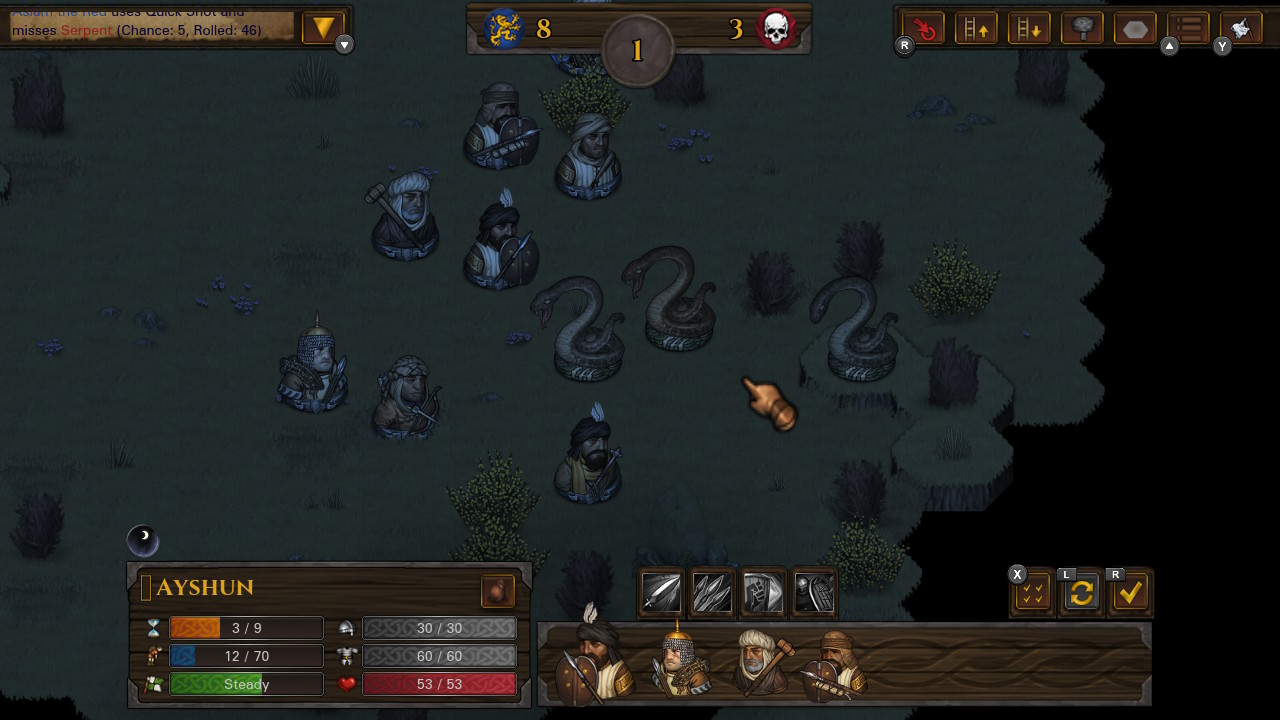This screenshot has width=1280, height=720.
Task: Select the Shieldwall defense skill
Action: click(814, 593)
